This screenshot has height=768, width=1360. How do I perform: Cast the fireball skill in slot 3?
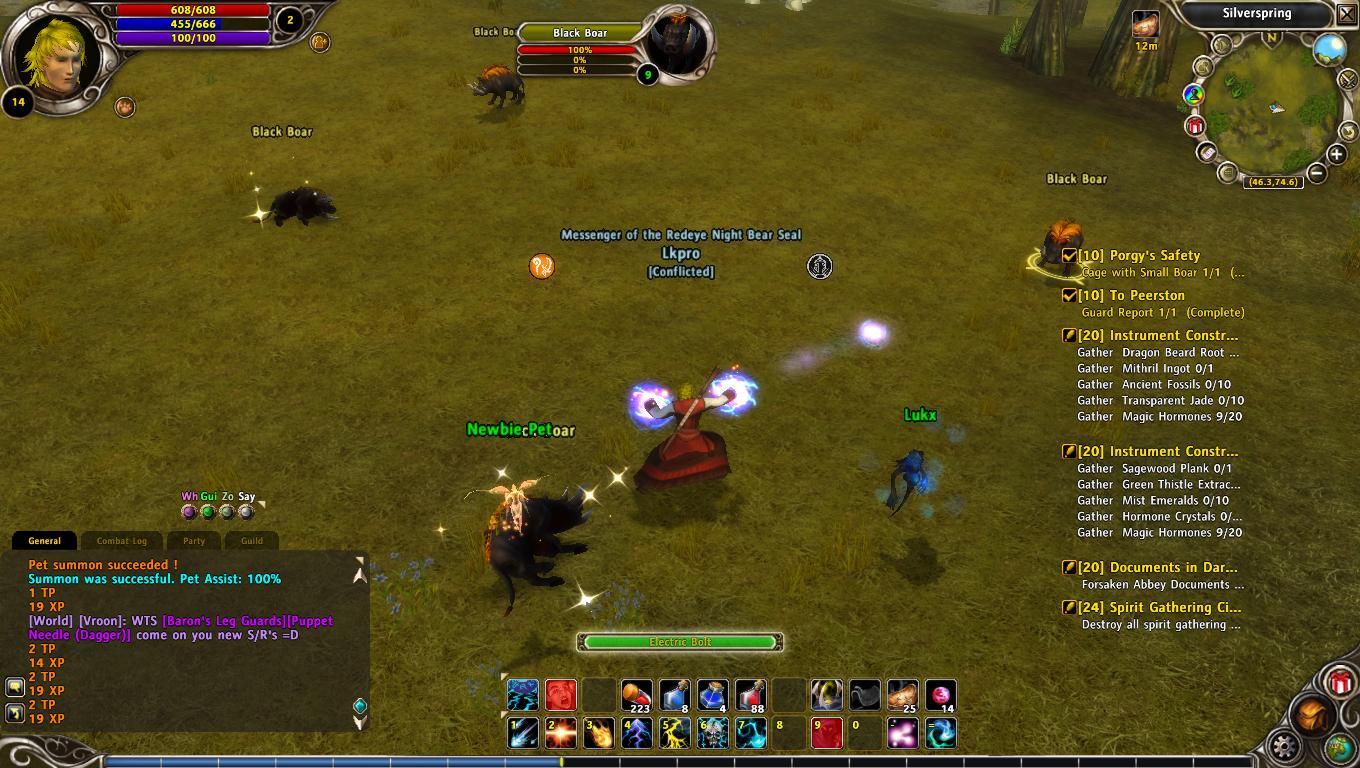598,733
